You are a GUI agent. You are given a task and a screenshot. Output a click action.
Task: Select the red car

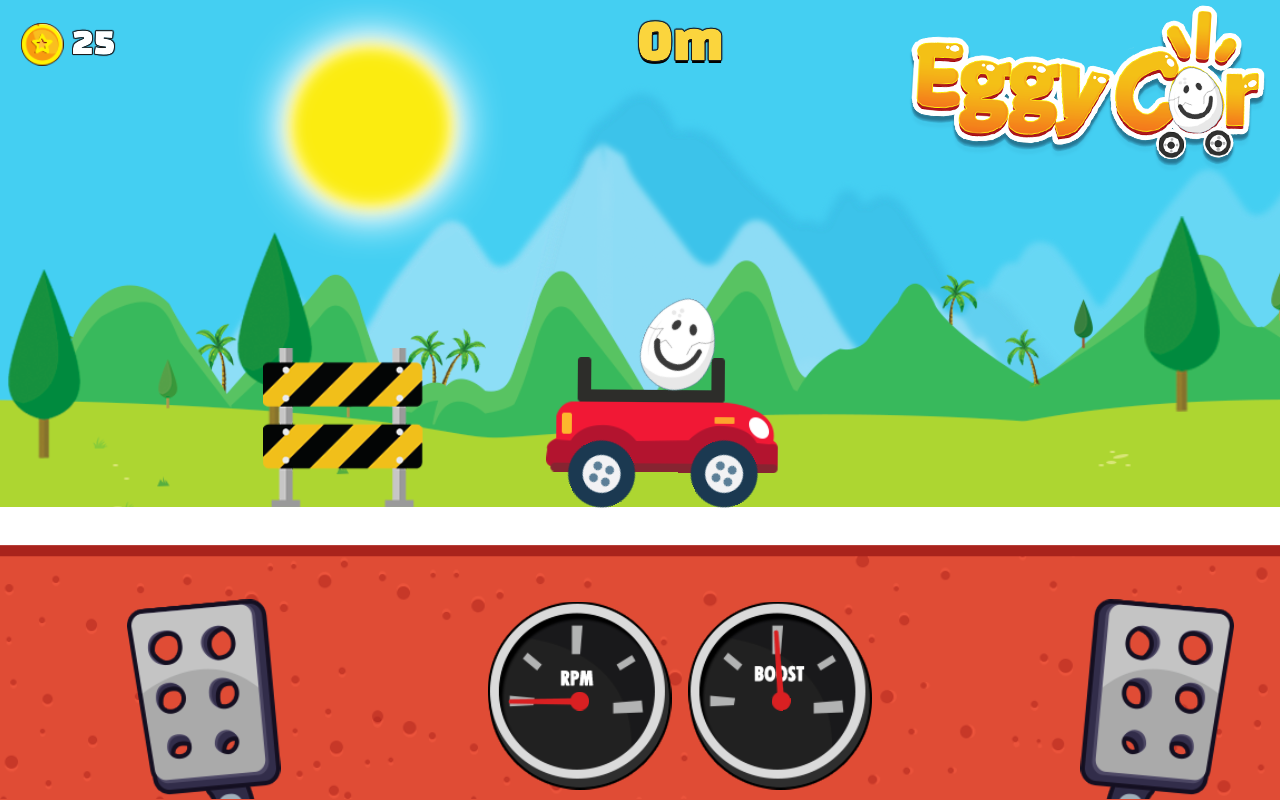coord(660,430)
